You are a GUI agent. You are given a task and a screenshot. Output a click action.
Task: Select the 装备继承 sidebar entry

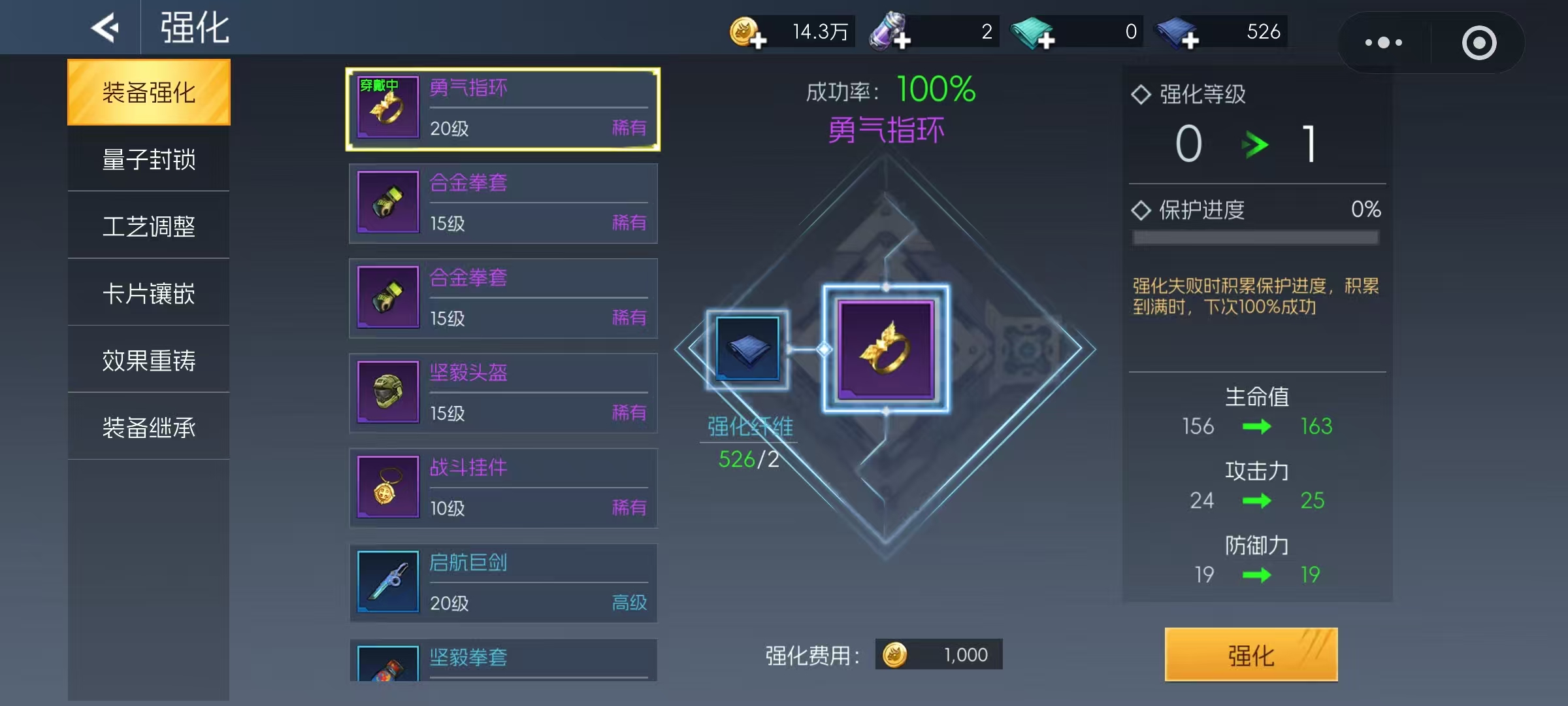[148, 427]
